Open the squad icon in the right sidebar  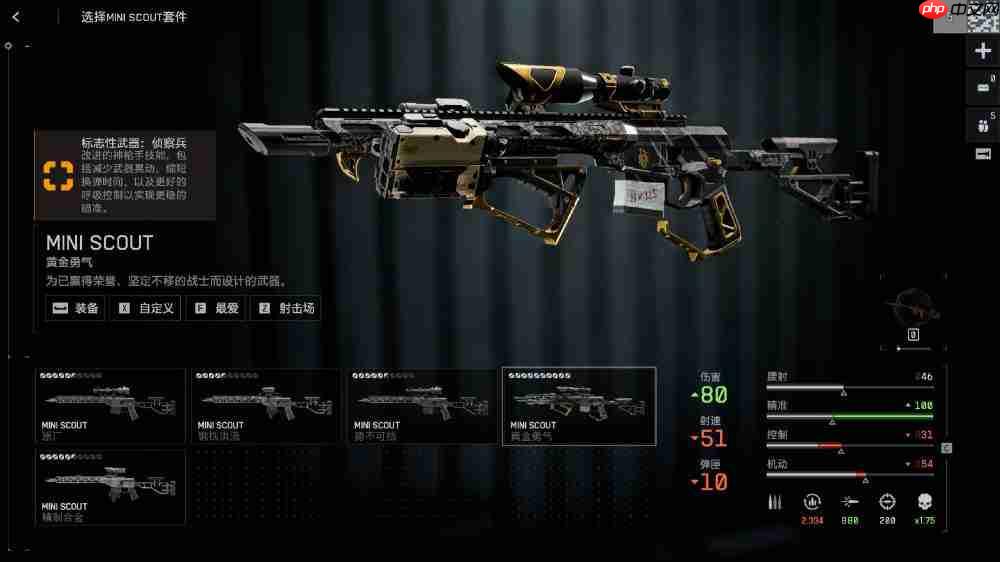point(982,124)
